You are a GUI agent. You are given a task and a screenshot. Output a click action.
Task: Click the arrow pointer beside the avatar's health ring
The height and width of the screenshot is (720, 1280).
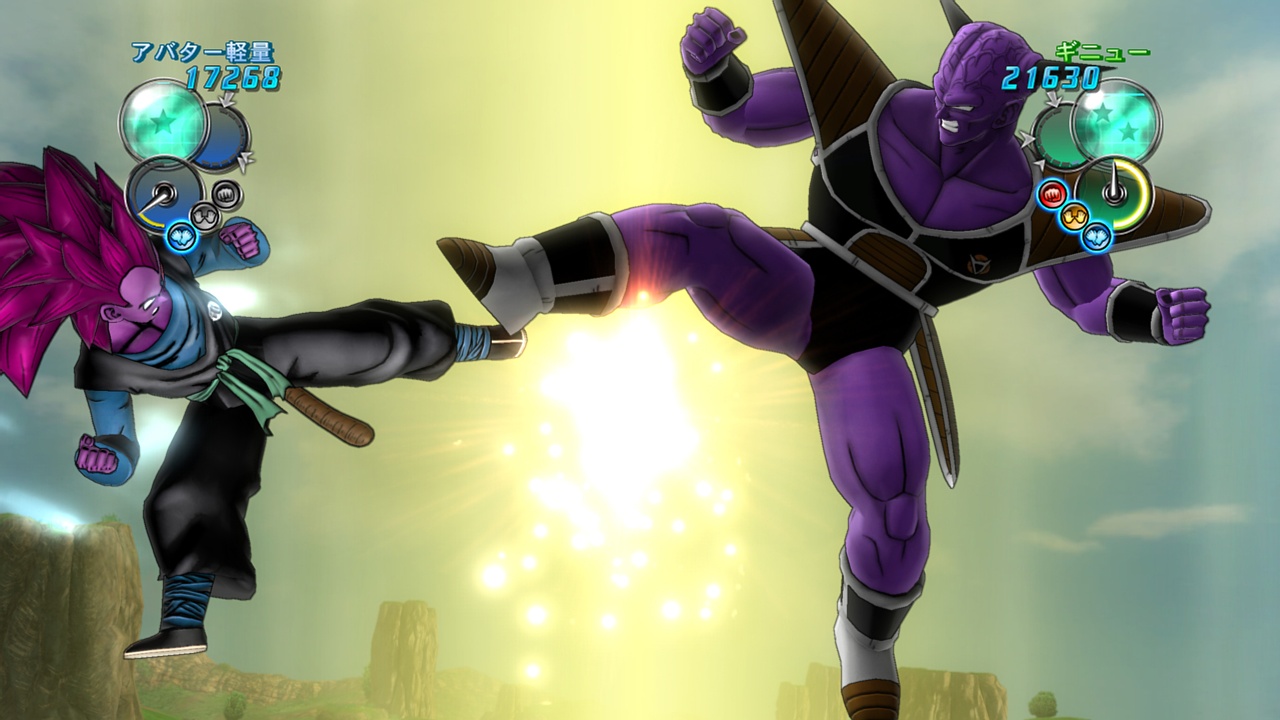[x=244, y=158]
